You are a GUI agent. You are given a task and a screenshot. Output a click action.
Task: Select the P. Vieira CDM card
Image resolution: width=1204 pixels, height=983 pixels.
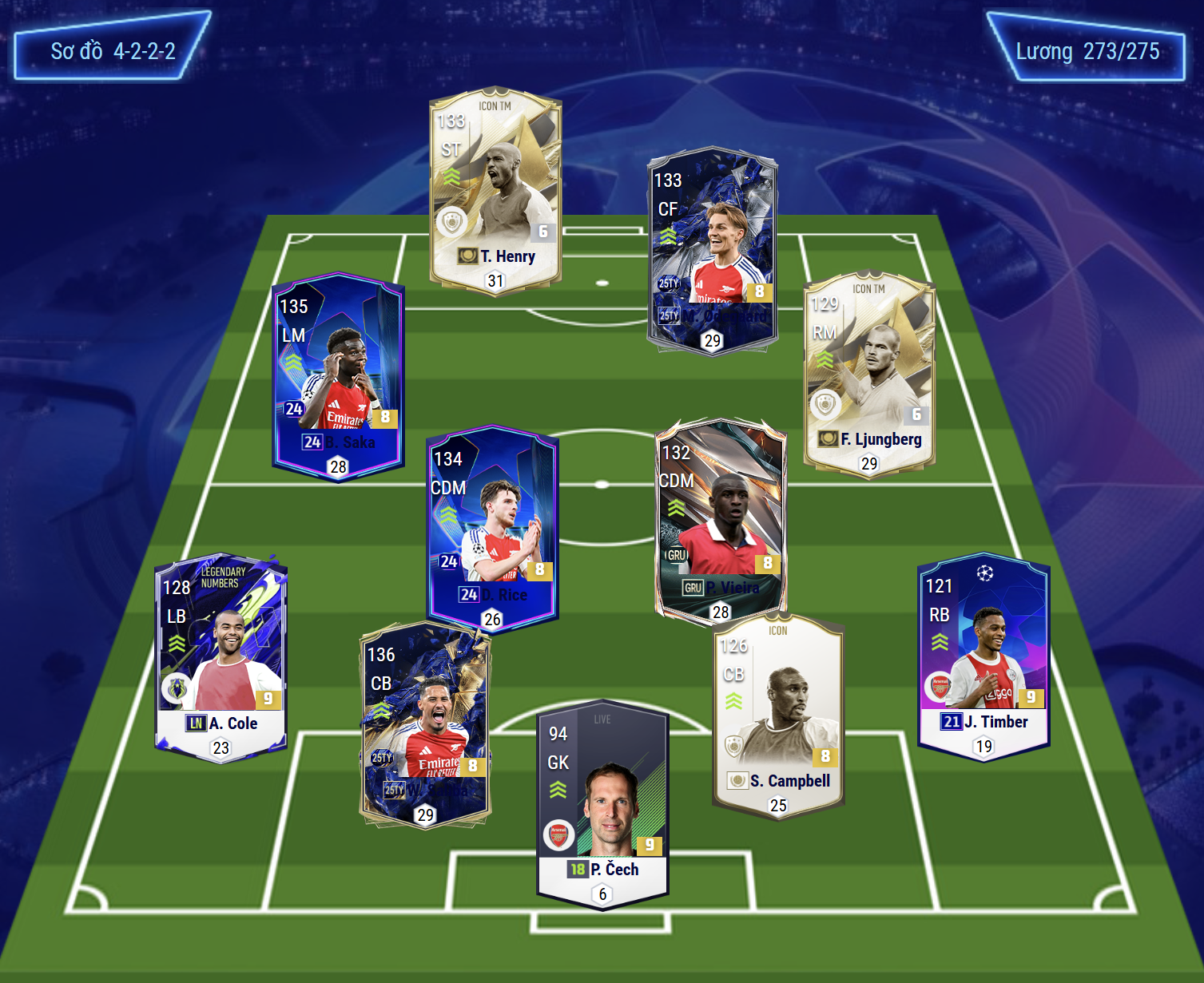coord(721,519)
